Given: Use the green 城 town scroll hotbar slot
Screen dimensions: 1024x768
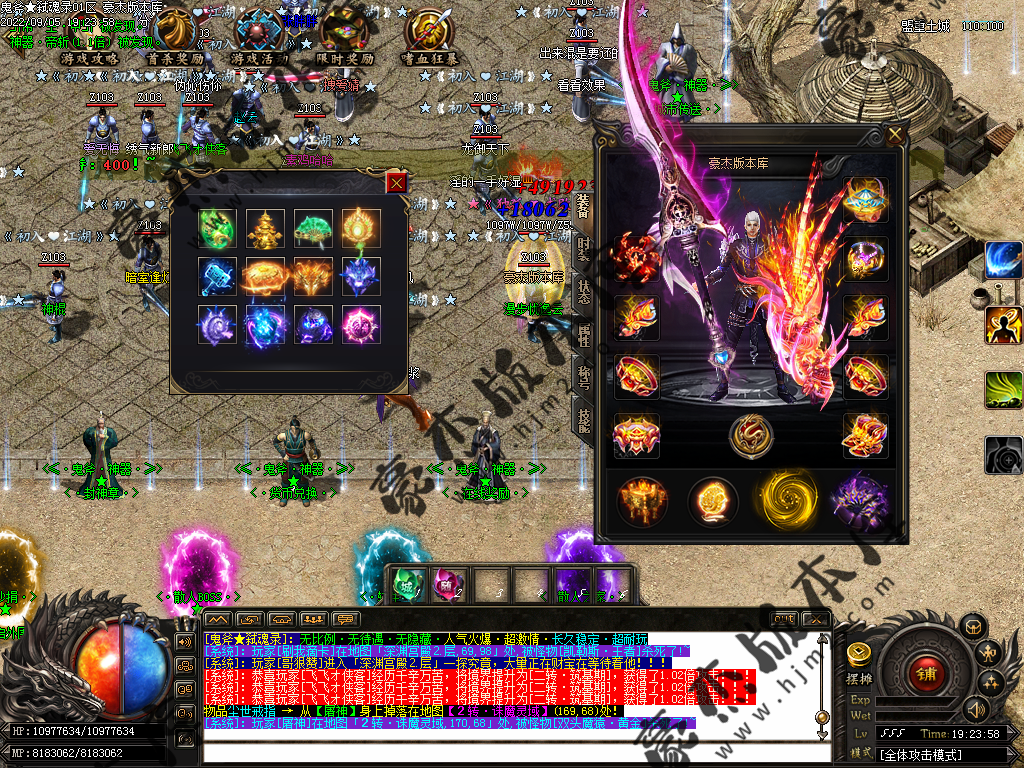Looking at the screenshot, I should 405,584.
